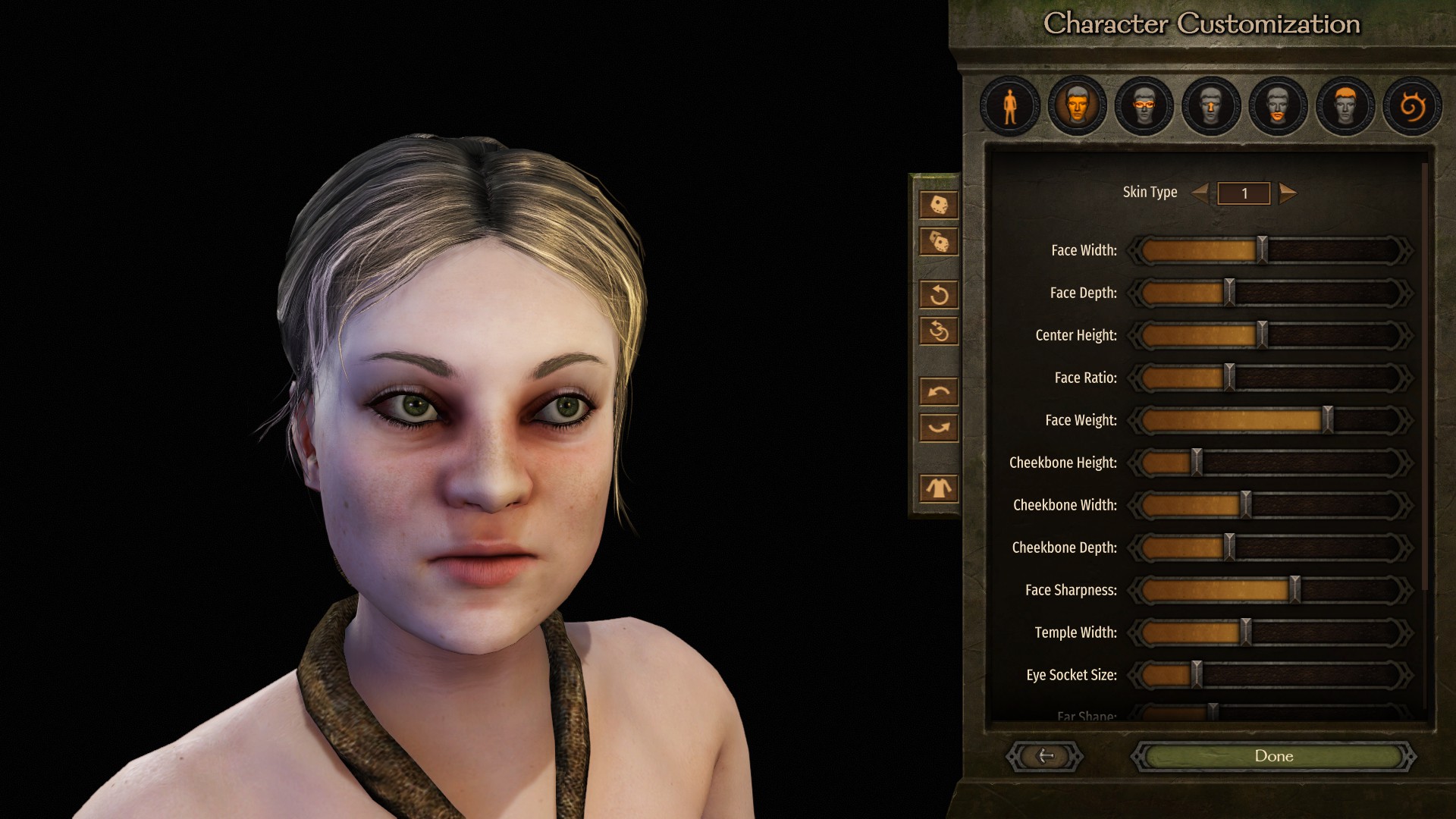Toggle clothing with the tunic button

click(x=939, y=488)
